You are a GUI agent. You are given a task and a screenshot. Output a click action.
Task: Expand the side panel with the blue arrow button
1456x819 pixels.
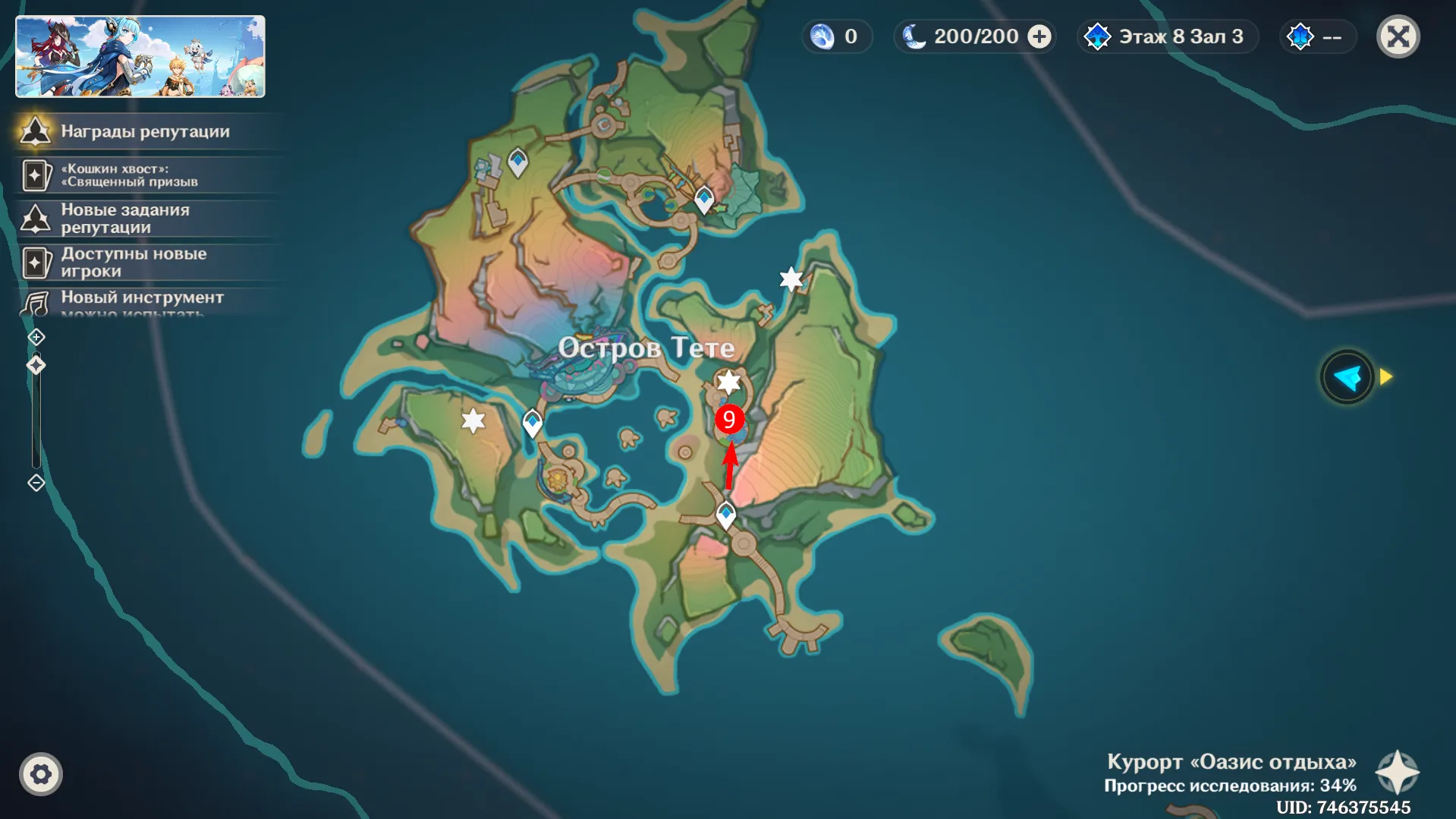click(x=1348, y=377)
